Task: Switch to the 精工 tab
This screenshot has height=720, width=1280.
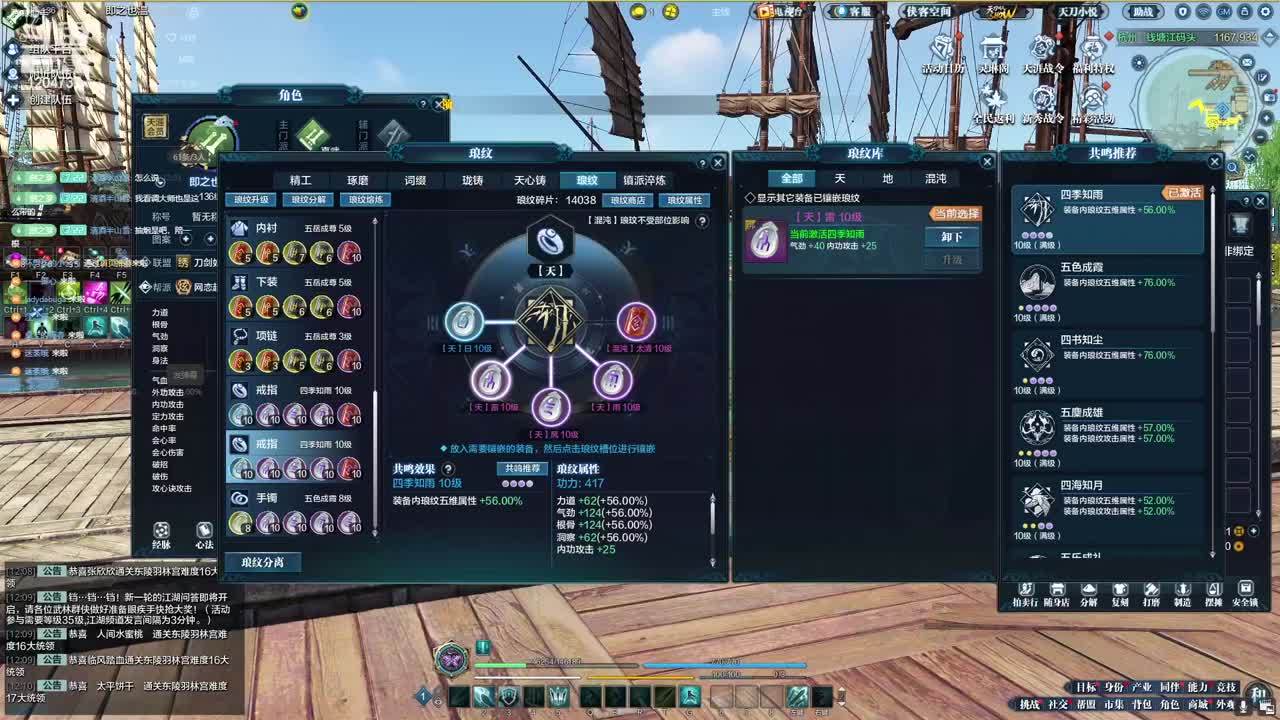Action: [x=300, y=180]
